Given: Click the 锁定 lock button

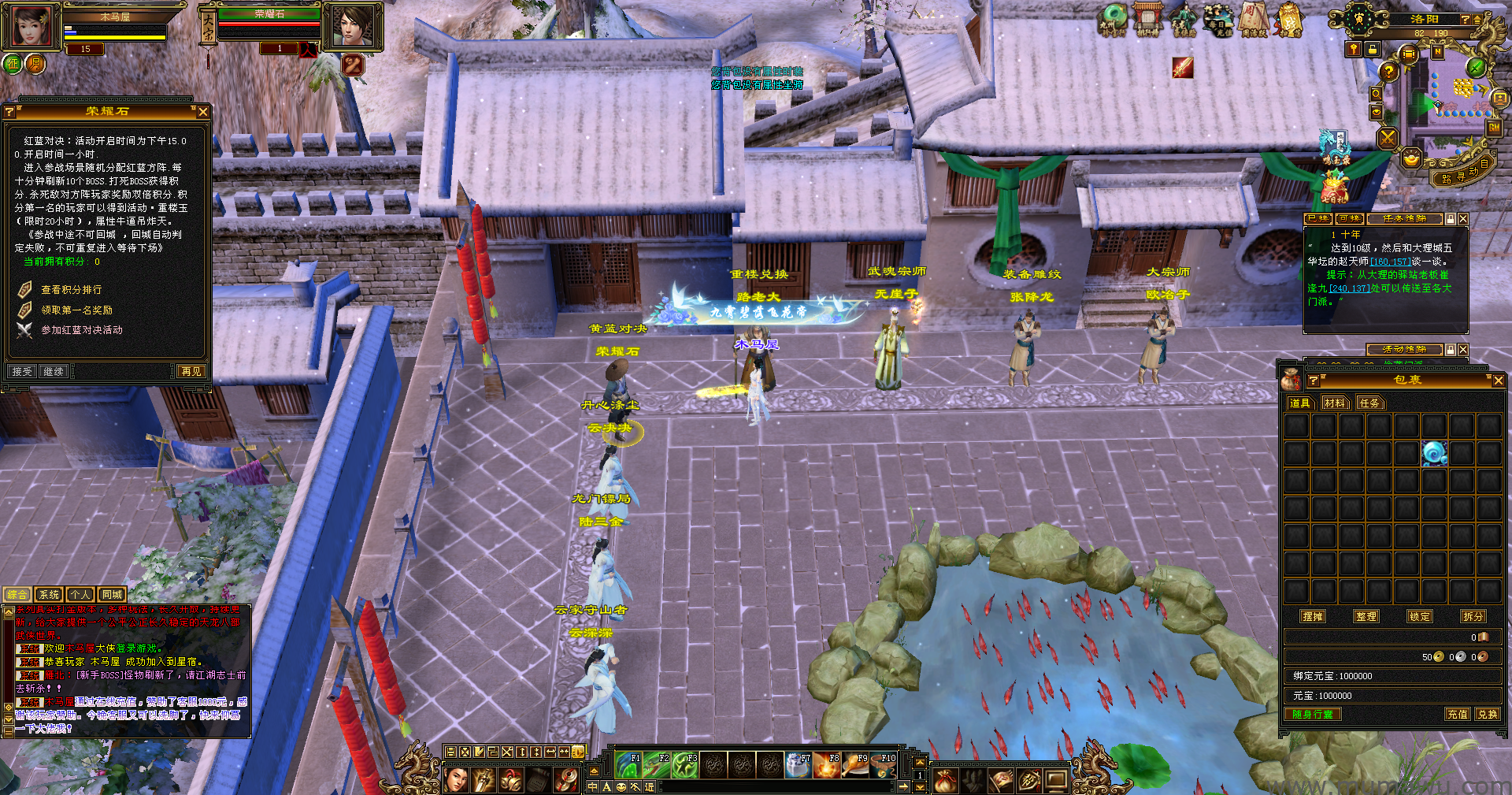Looking at the screenshot, I should (1420, 616).
